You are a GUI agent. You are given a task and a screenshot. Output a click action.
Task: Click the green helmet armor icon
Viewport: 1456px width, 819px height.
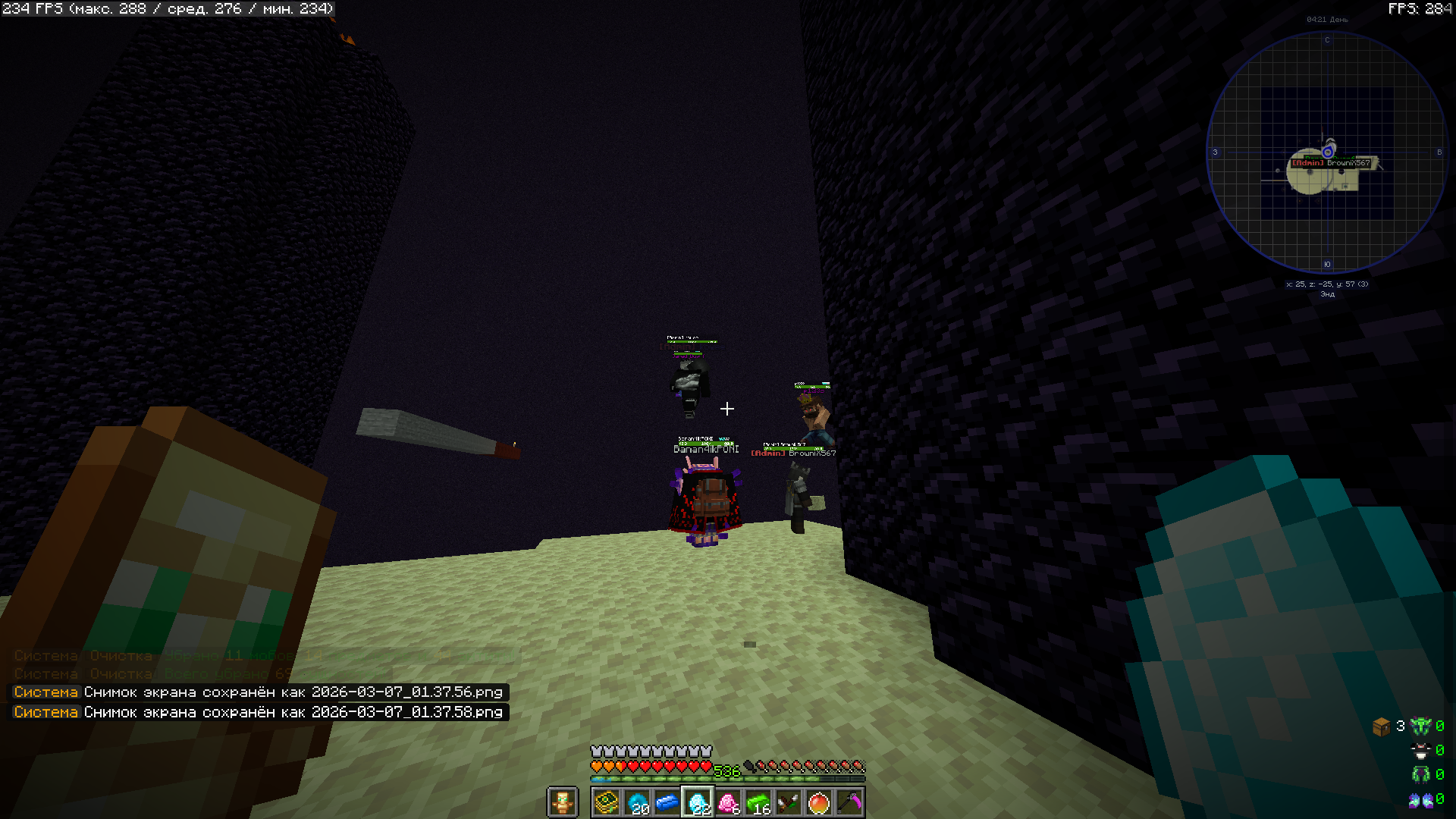[x=1420, y=726]
